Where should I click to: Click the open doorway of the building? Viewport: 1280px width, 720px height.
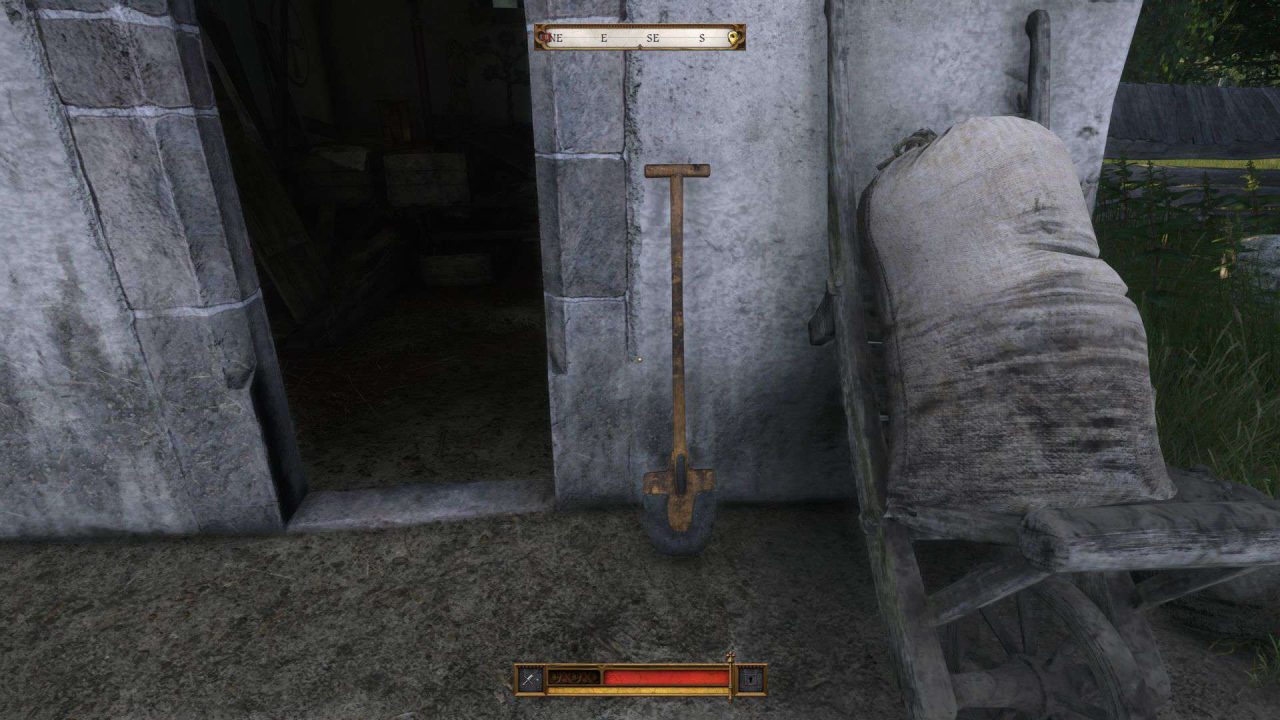(x=400, y=300)
